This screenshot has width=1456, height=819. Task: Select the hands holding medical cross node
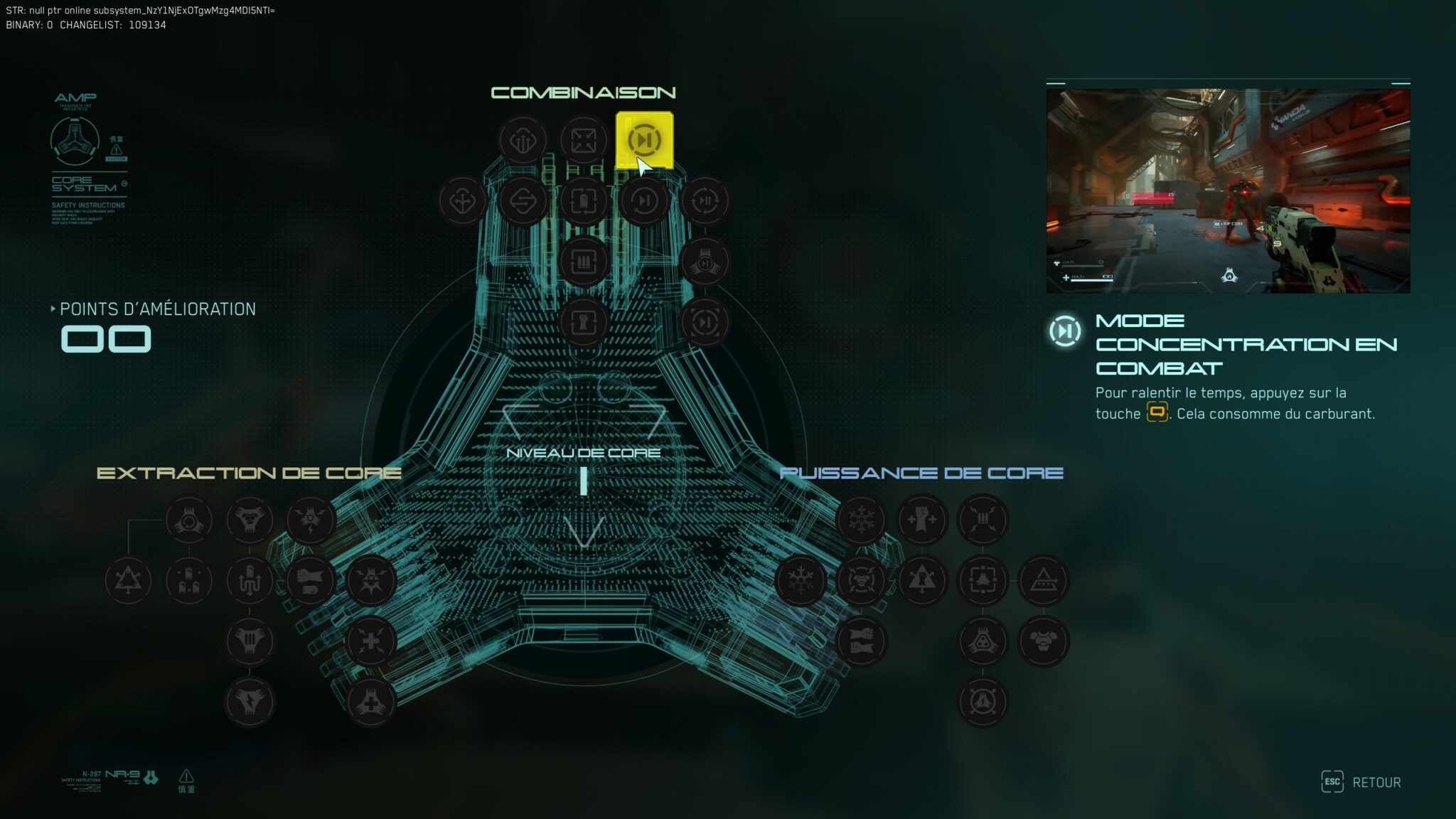pos(370,702)
